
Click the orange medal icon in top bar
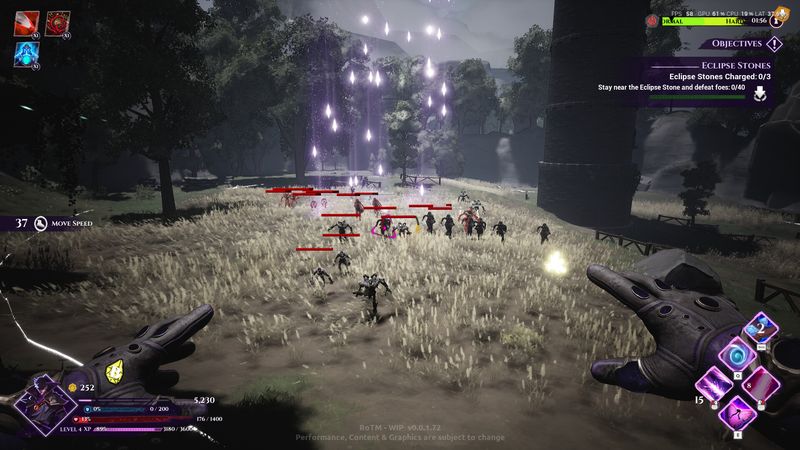(x=784, y=14)
